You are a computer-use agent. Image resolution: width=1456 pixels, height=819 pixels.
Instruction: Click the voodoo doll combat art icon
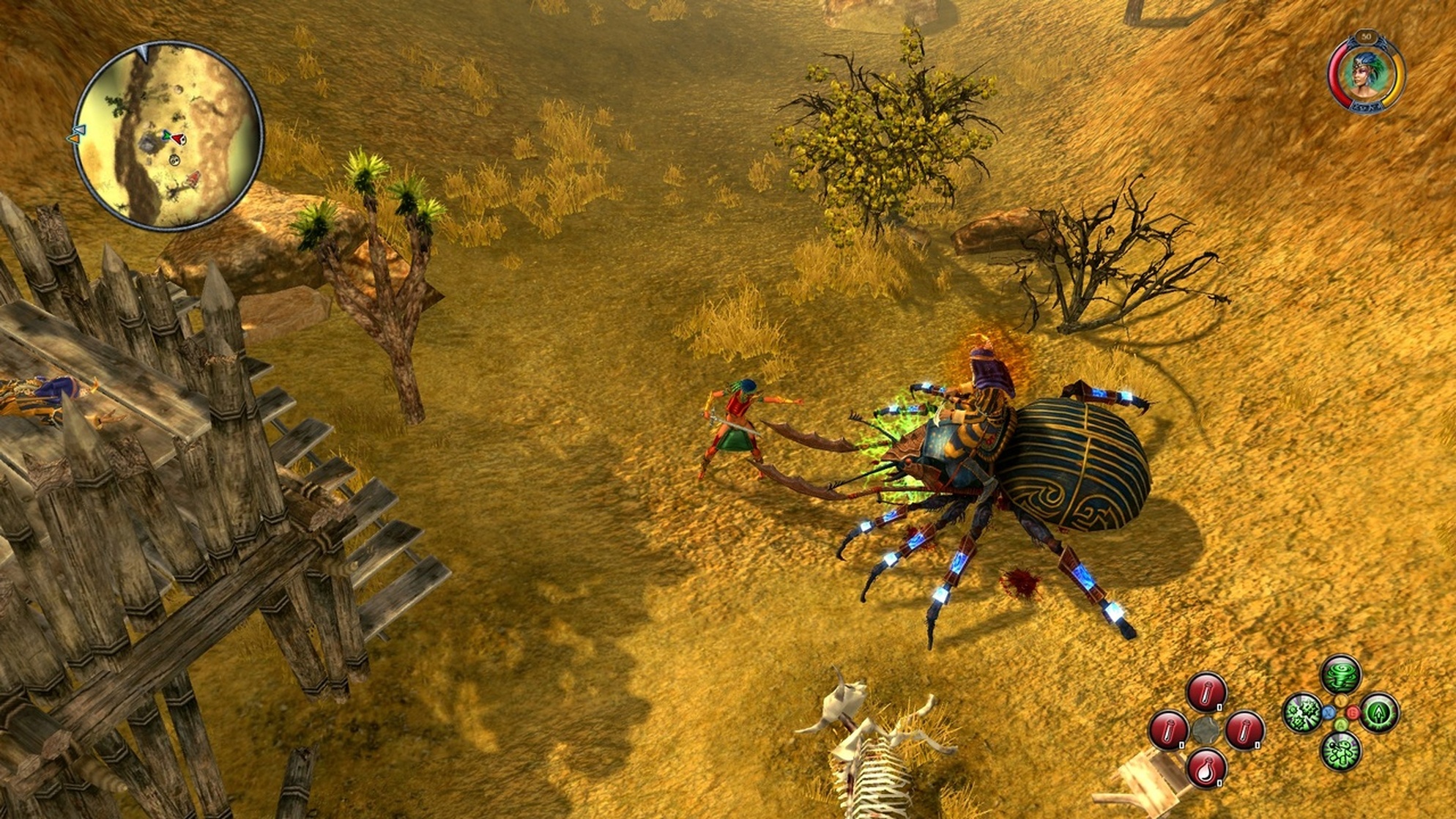[1340, 752]
